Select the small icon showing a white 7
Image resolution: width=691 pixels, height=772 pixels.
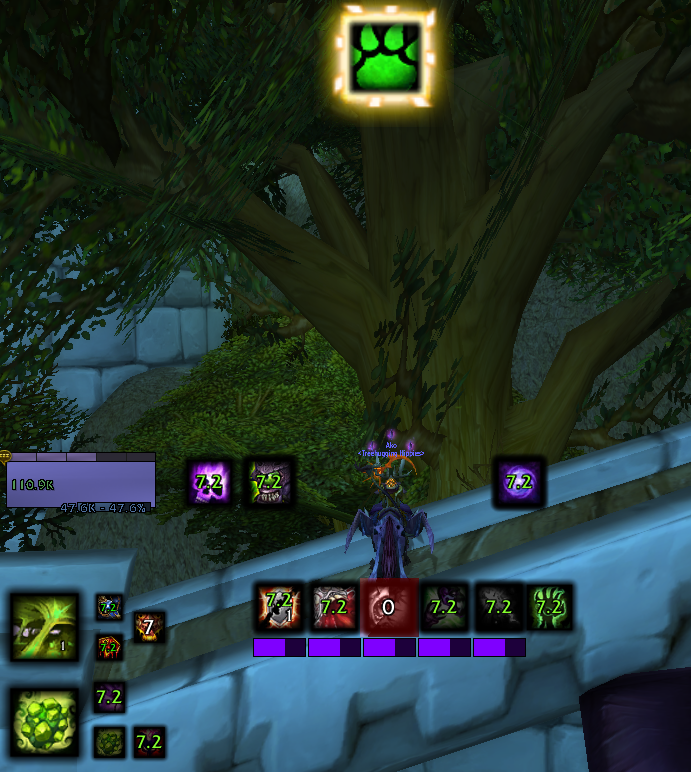point(149,627)
